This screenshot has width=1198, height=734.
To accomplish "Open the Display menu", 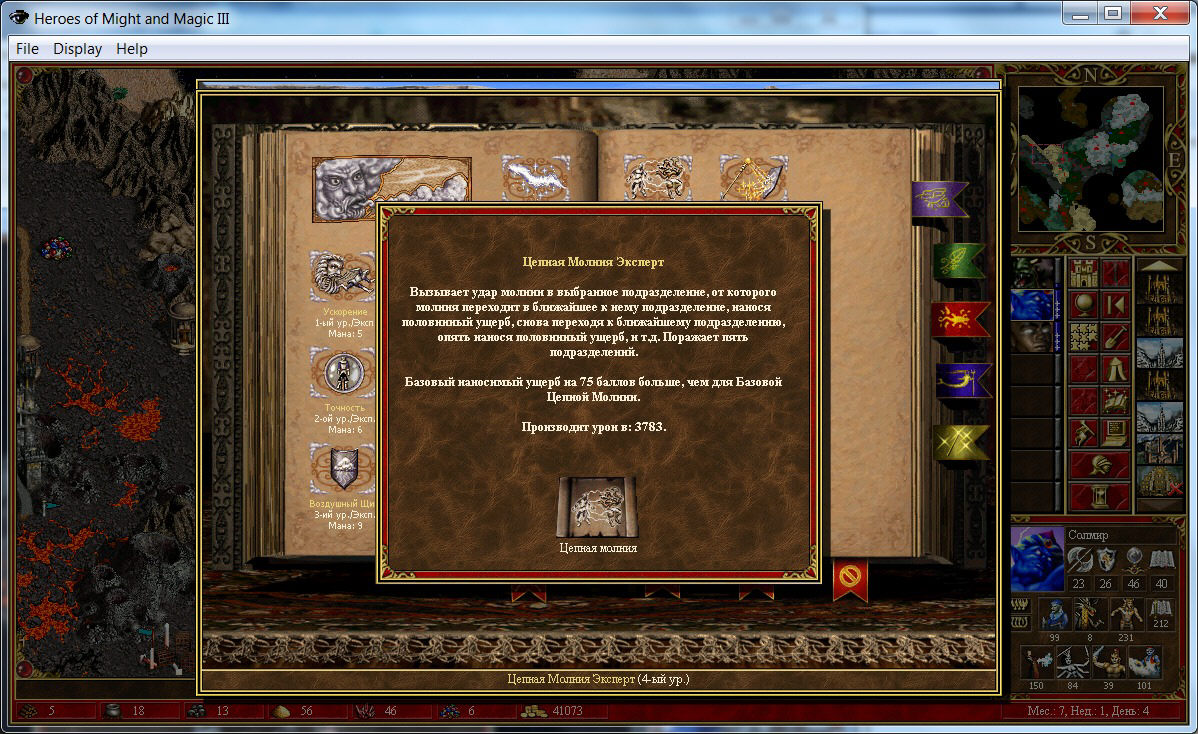I will click(x=78, y=48).
